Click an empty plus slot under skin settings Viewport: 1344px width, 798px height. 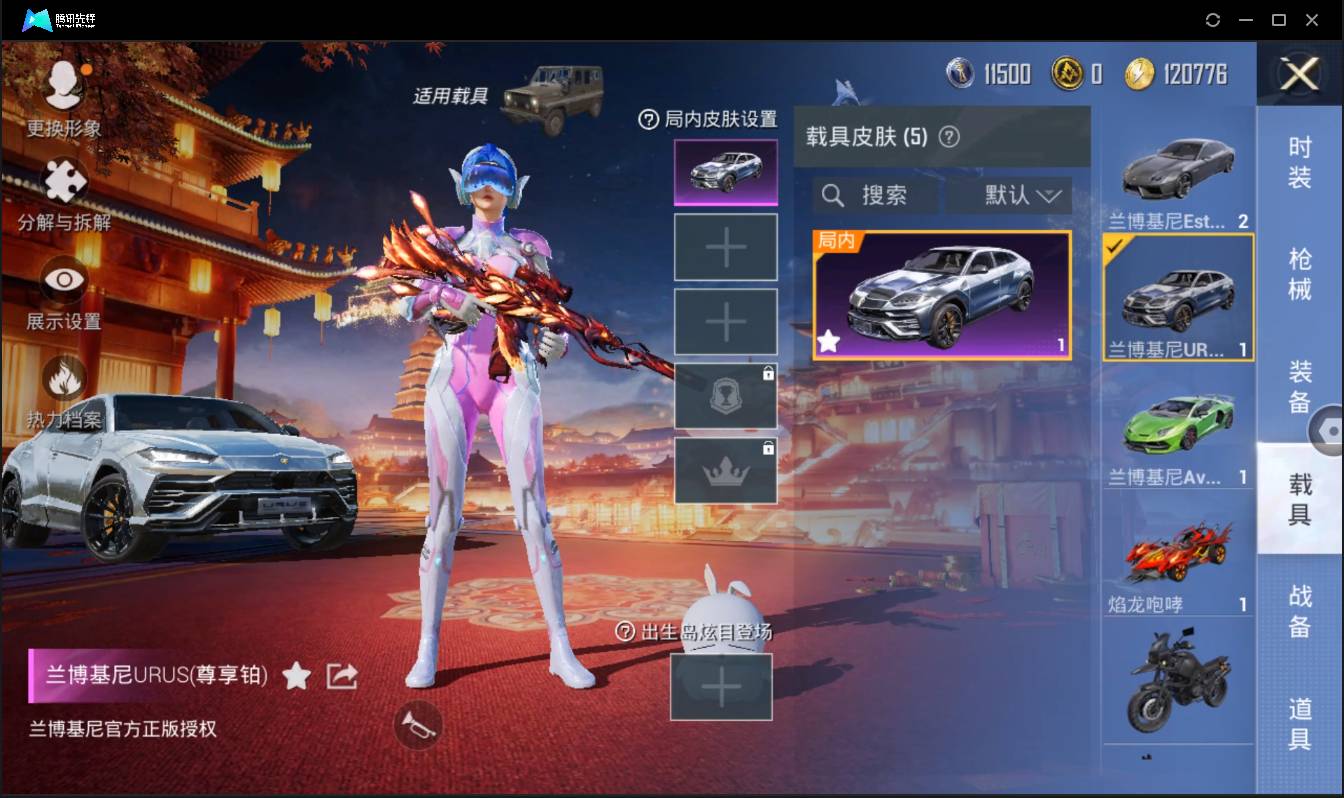point(726,247)
